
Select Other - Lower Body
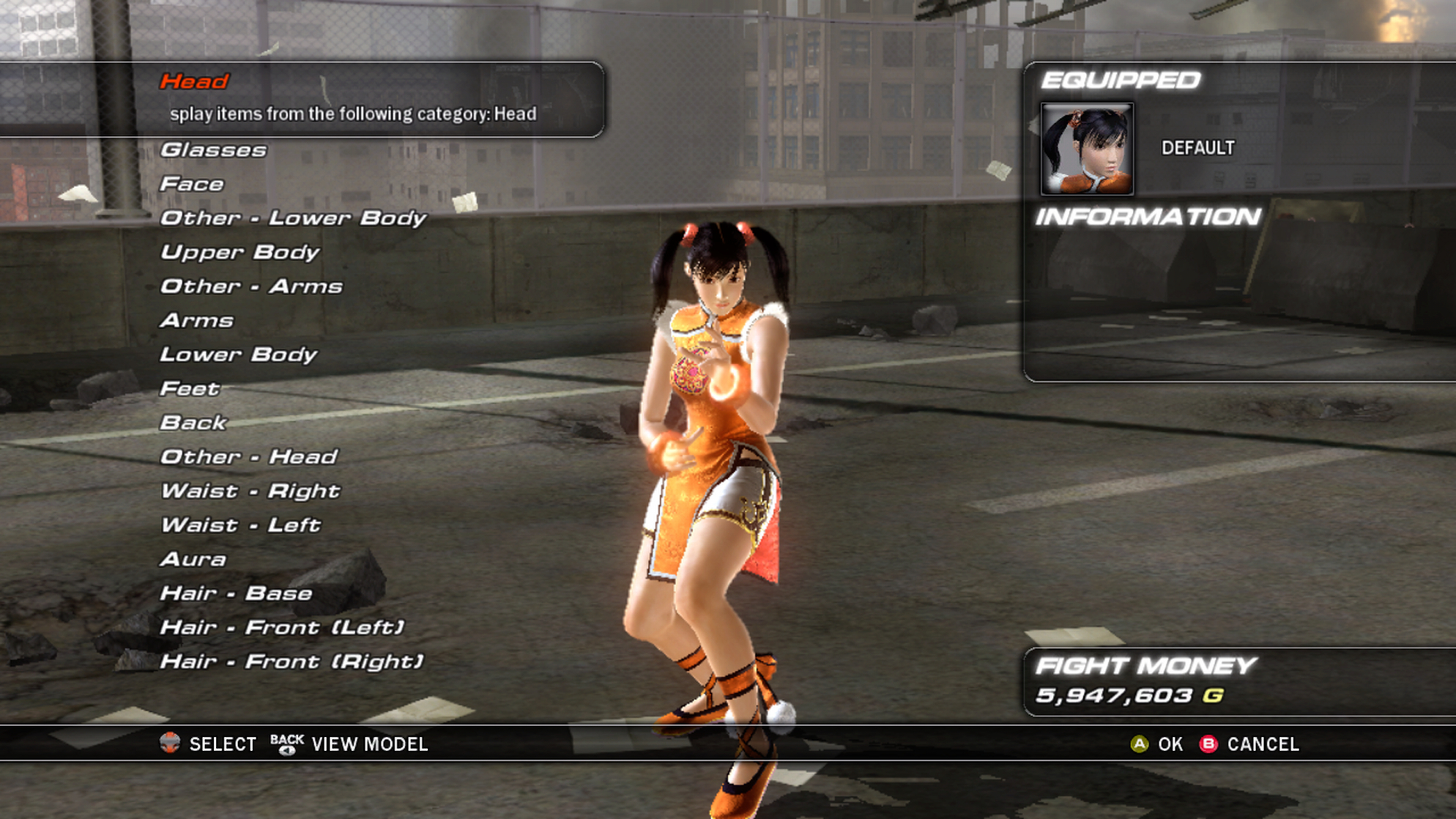tap(293, 218)
